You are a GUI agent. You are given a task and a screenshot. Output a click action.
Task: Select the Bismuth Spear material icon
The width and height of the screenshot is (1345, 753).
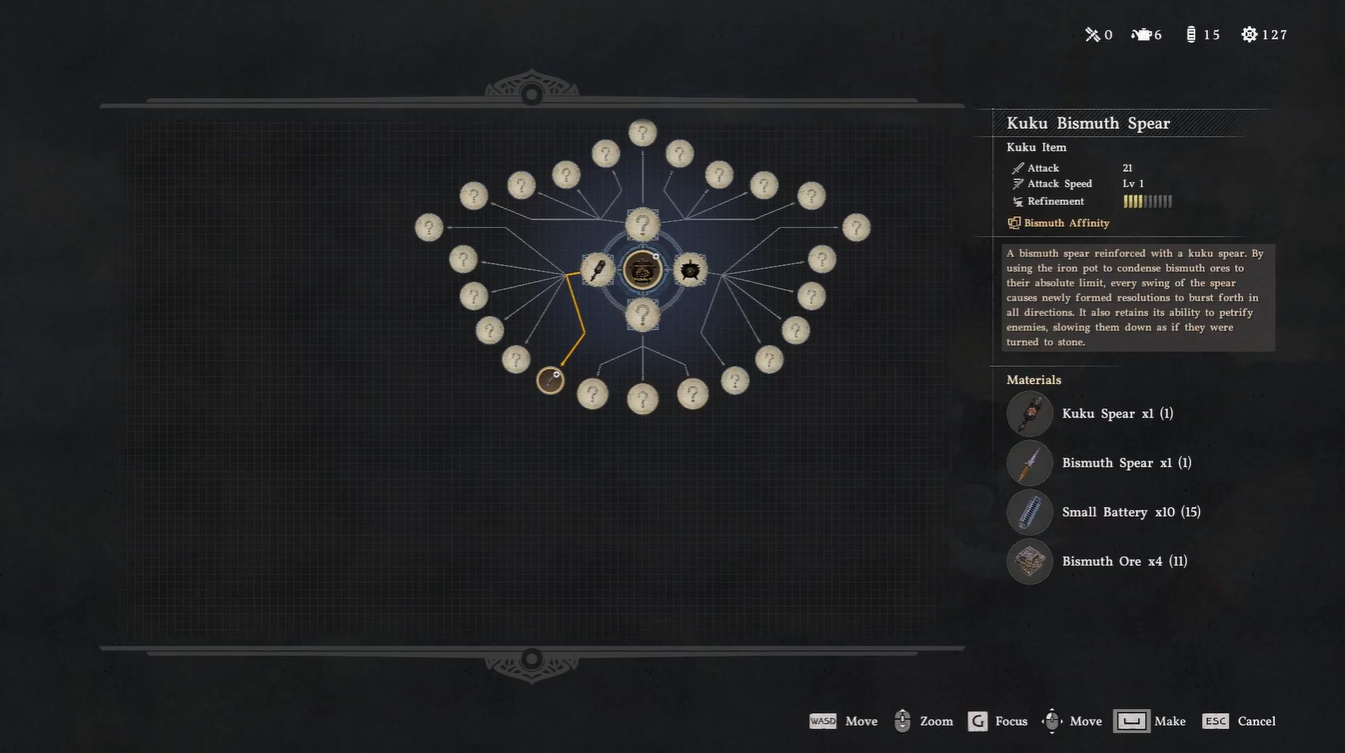click(1029, 463)
